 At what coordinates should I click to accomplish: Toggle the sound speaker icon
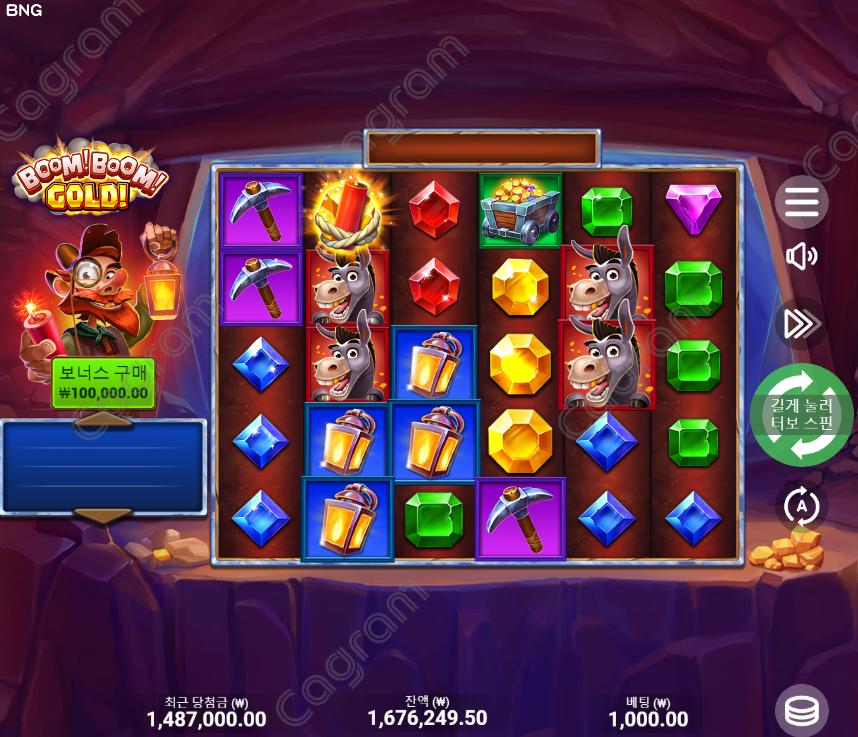coord(801,257)
